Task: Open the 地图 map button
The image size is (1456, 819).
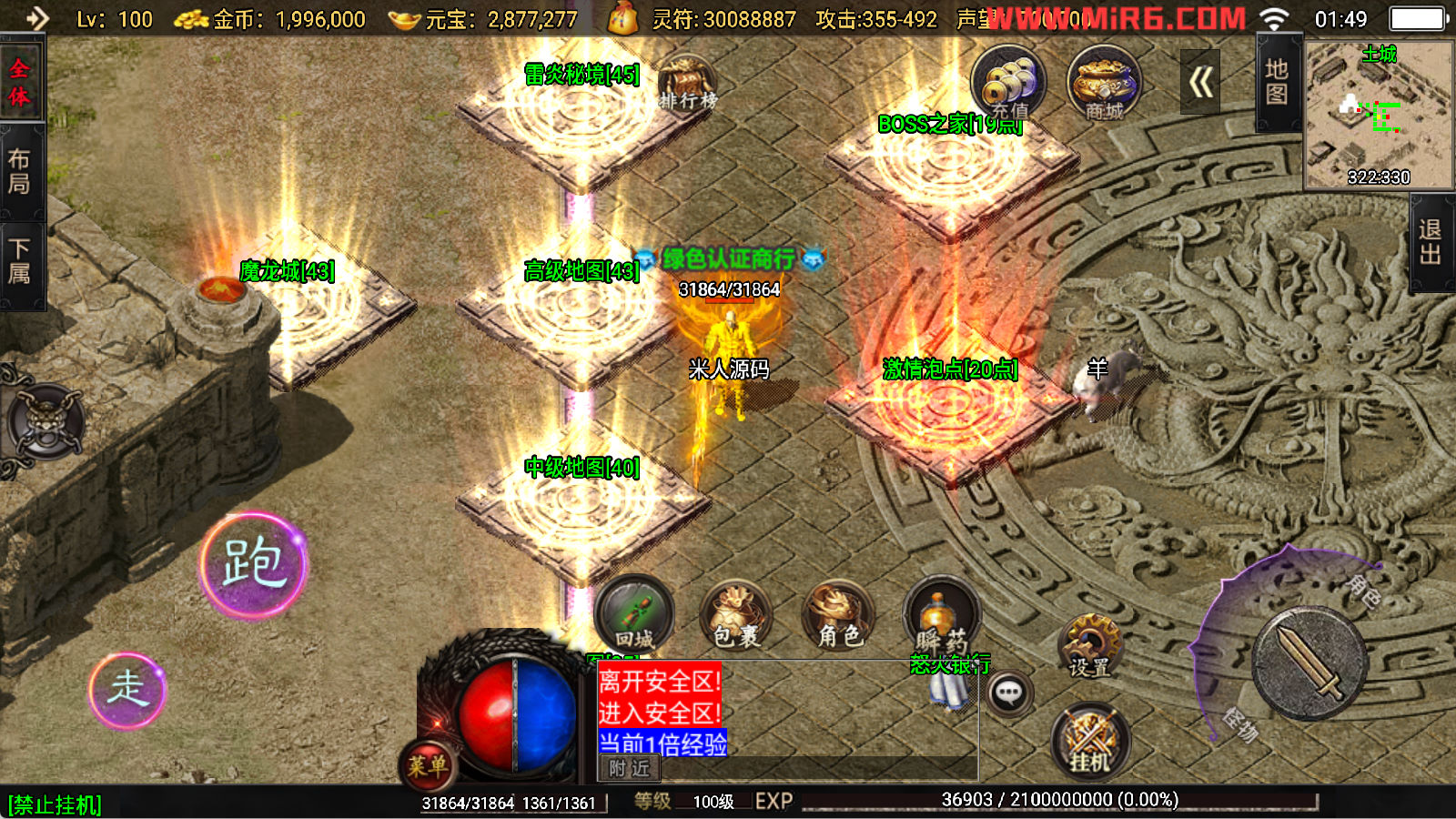Action: pos(1277,82)
